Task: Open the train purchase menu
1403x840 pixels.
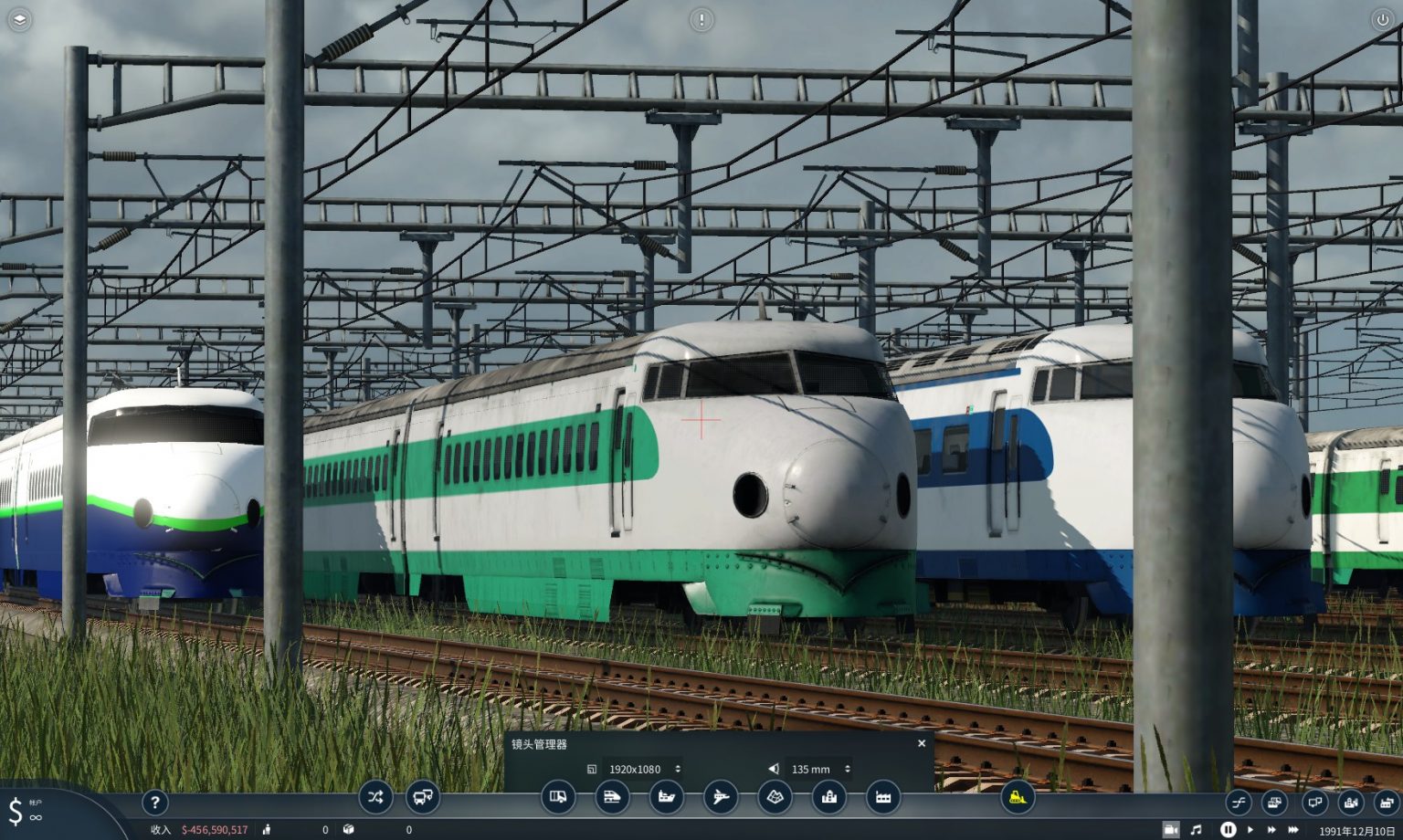Action: (x=614, y=796)
